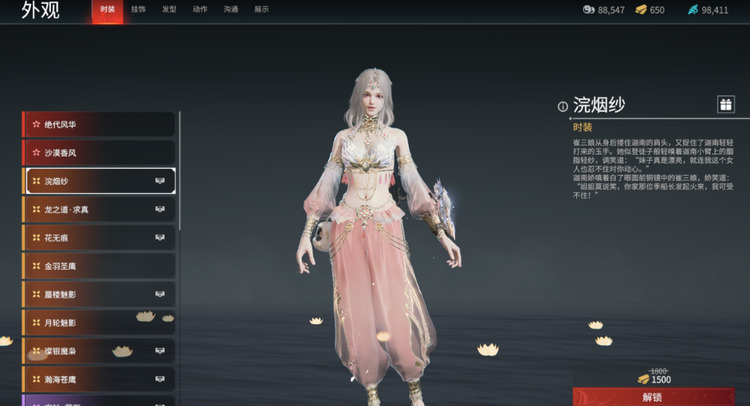
Task: Go to the 动作 tab
Action: point(200,9)
